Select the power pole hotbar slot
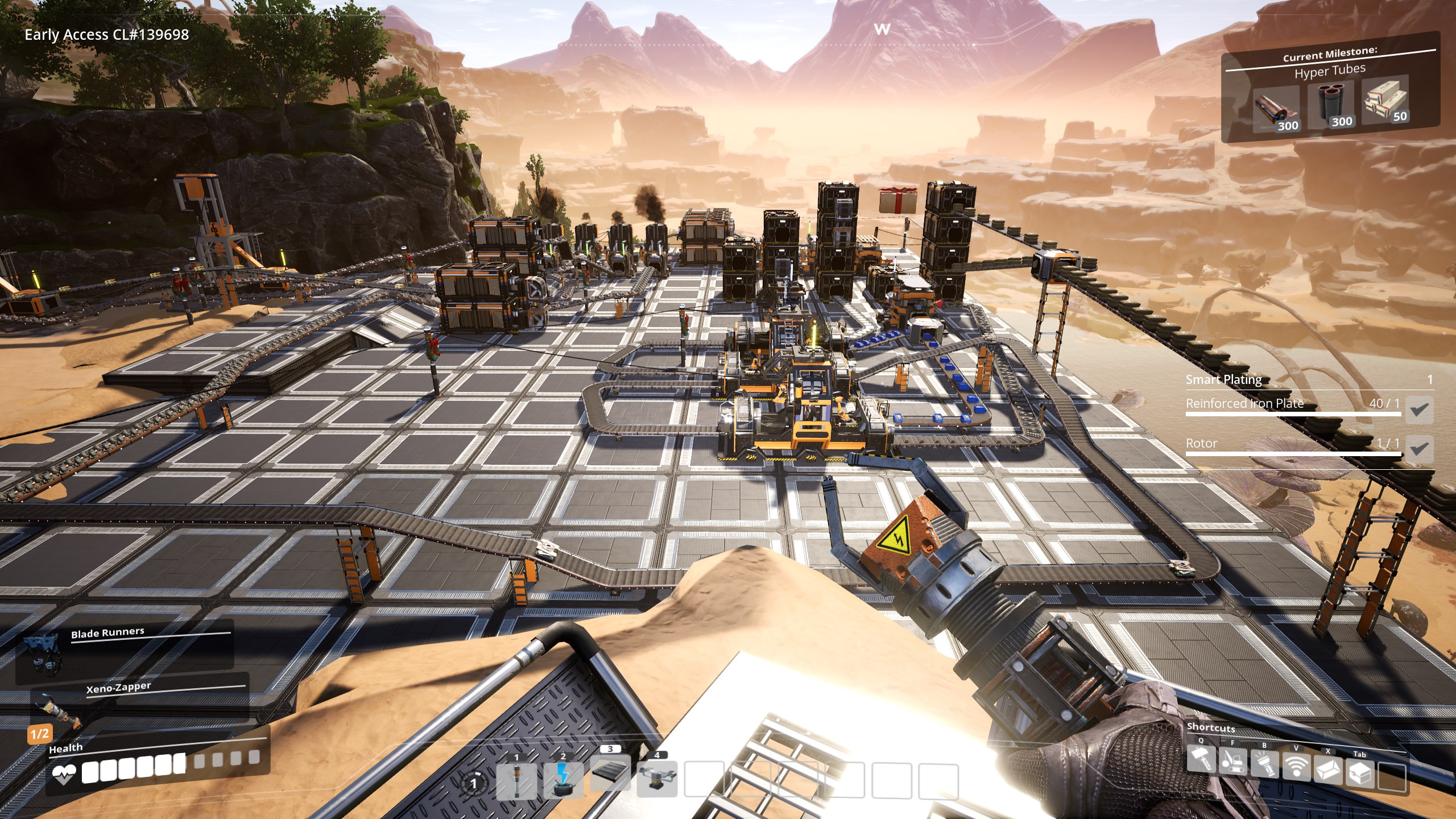The height and width of the screenshot is (819, 1456). point(516,780)
